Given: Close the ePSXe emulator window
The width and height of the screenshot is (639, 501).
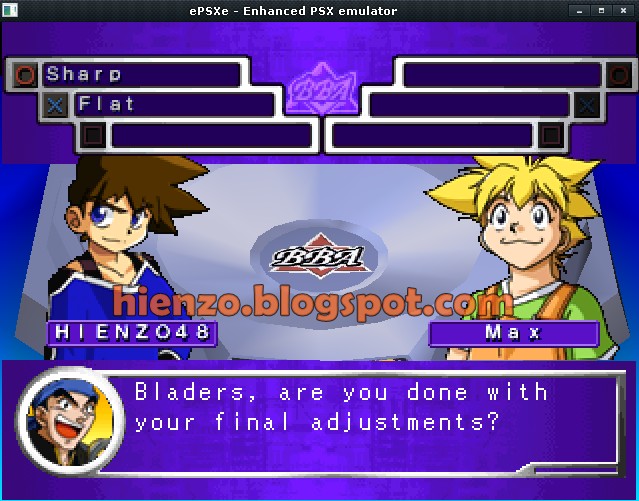Looking at the screenshot, I should (624, 10).
